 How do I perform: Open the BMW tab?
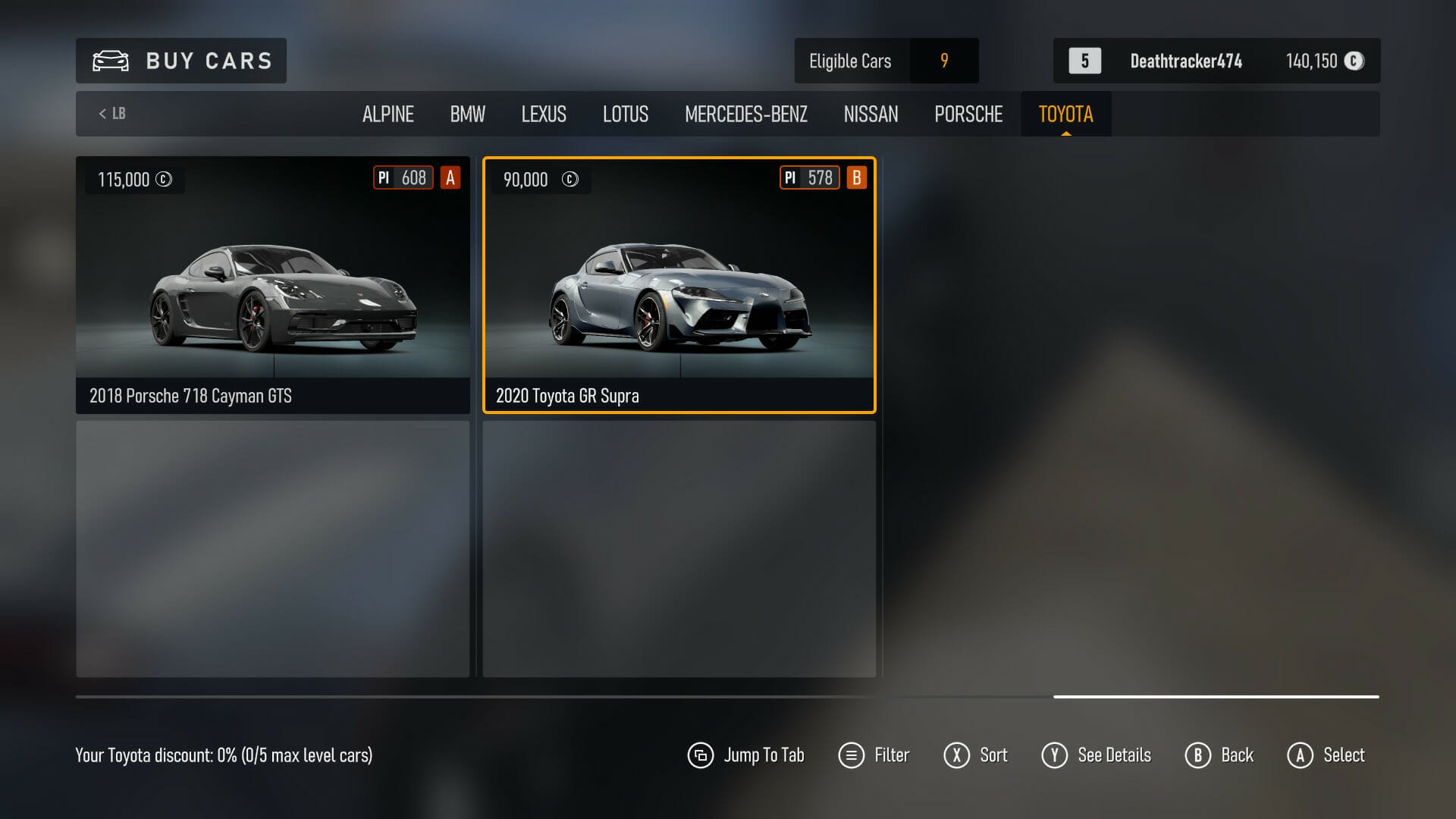click(467, 115)
